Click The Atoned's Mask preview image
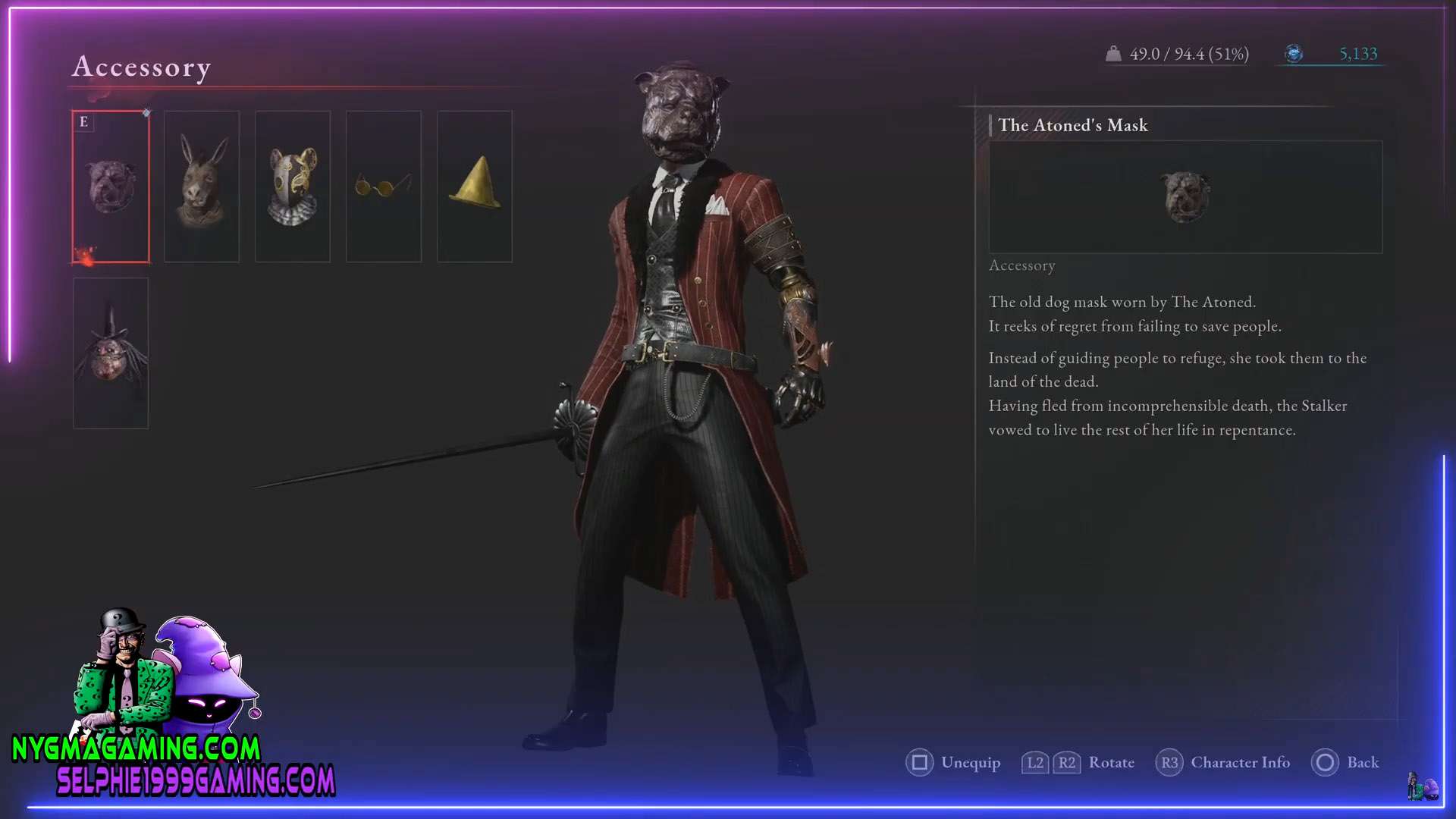The image size is (1456, 819). [1185, 196]
